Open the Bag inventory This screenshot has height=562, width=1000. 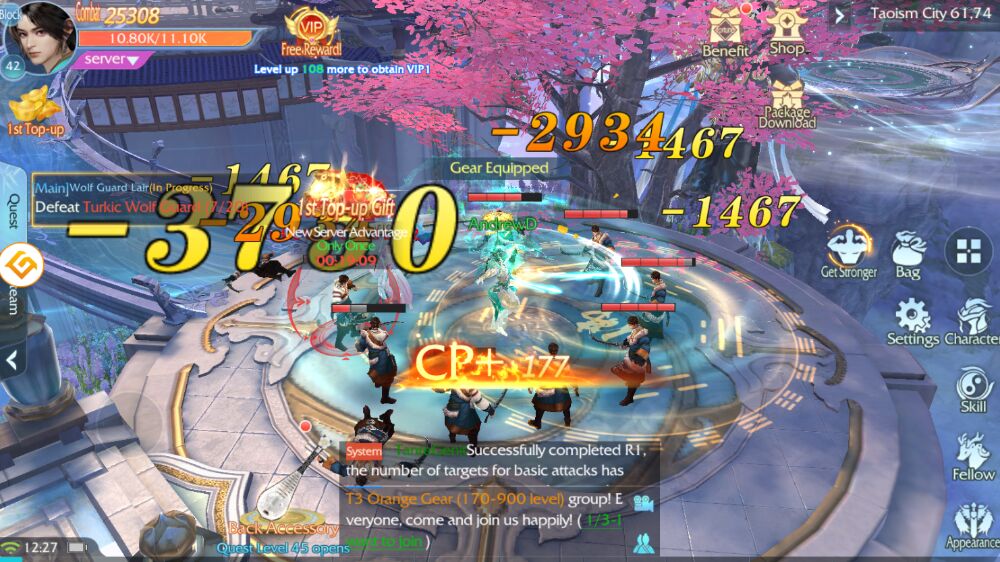(x=908, y=254)
